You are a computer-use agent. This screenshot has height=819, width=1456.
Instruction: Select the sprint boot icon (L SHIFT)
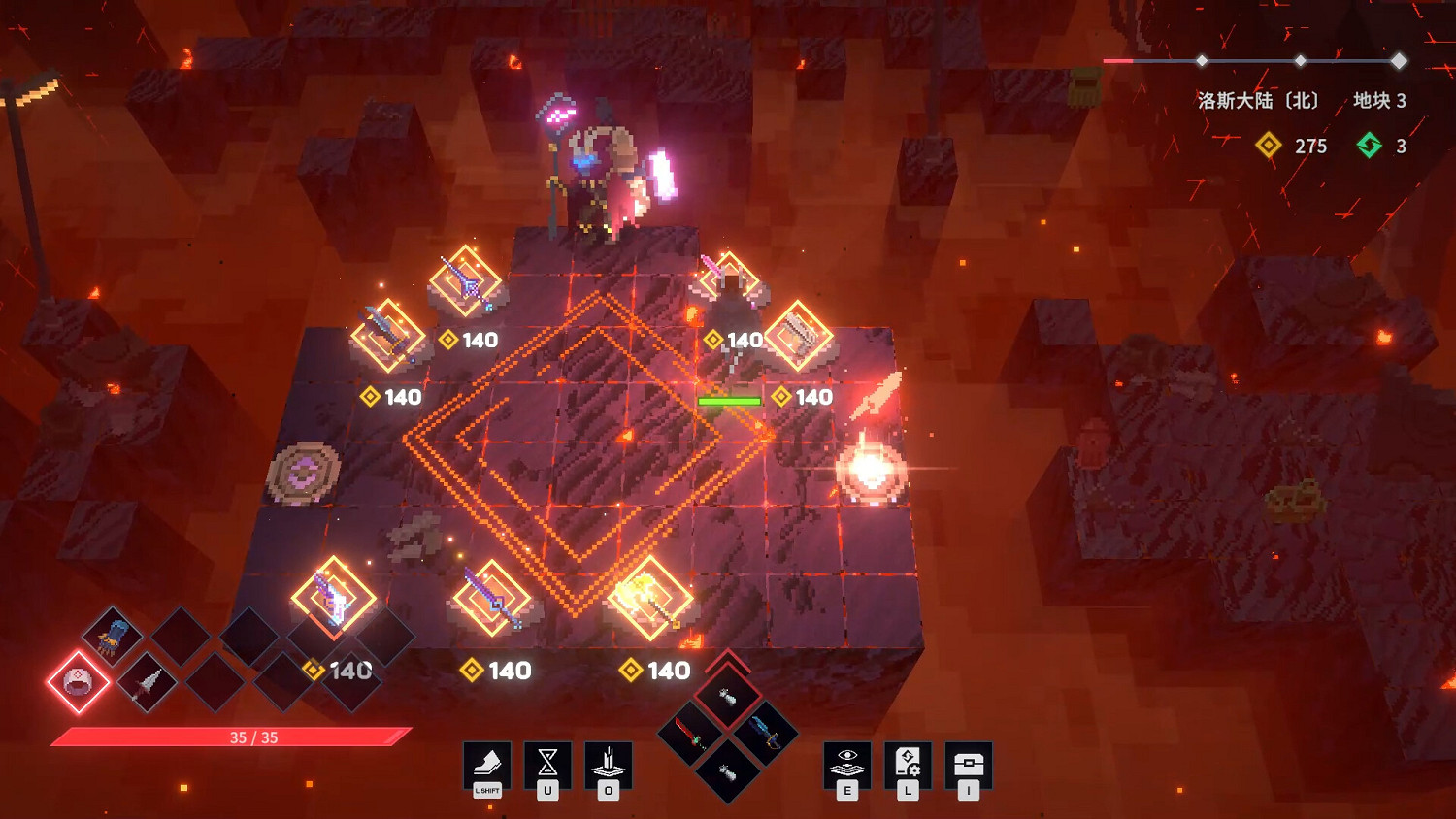pos(488,766)
